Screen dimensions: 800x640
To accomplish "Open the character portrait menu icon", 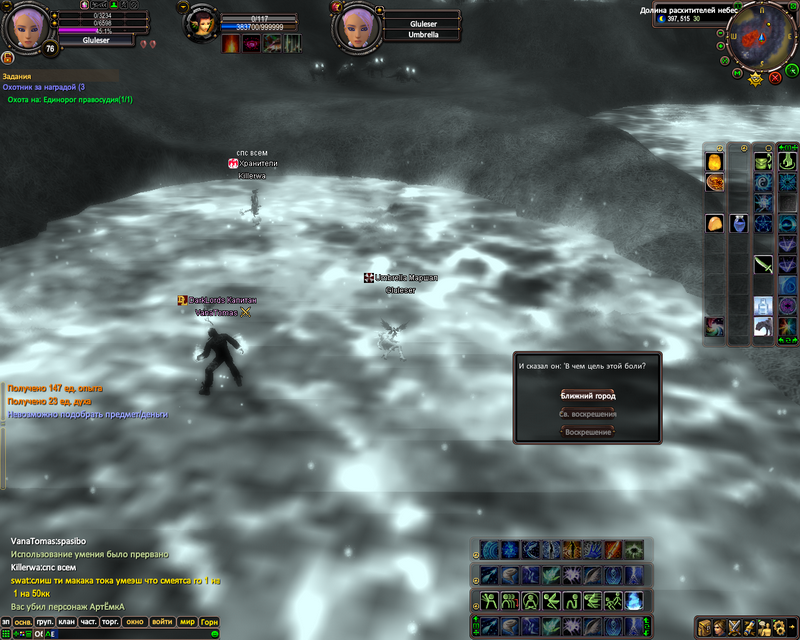I will click(720, 627).
